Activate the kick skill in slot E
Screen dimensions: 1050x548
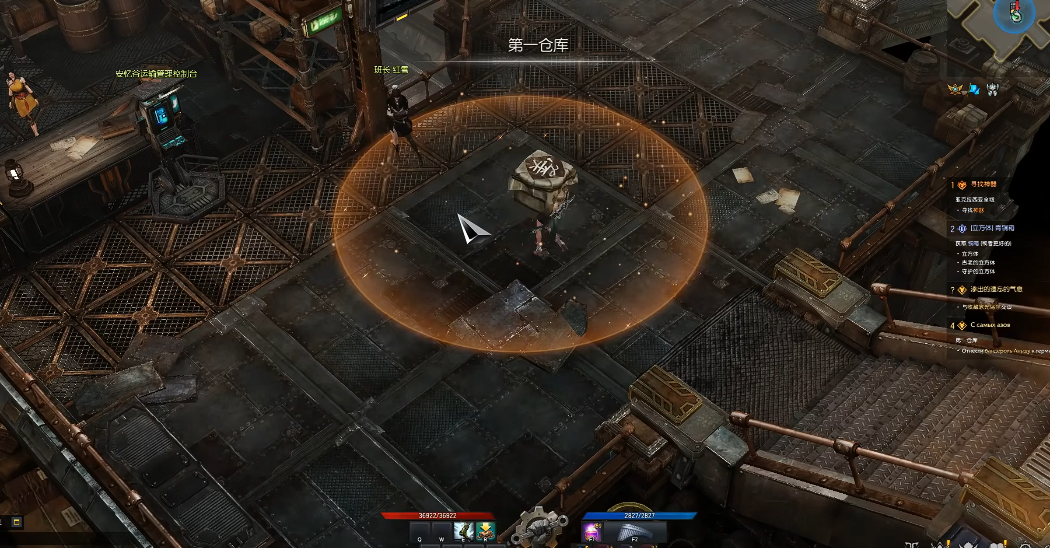click(462, 531)
